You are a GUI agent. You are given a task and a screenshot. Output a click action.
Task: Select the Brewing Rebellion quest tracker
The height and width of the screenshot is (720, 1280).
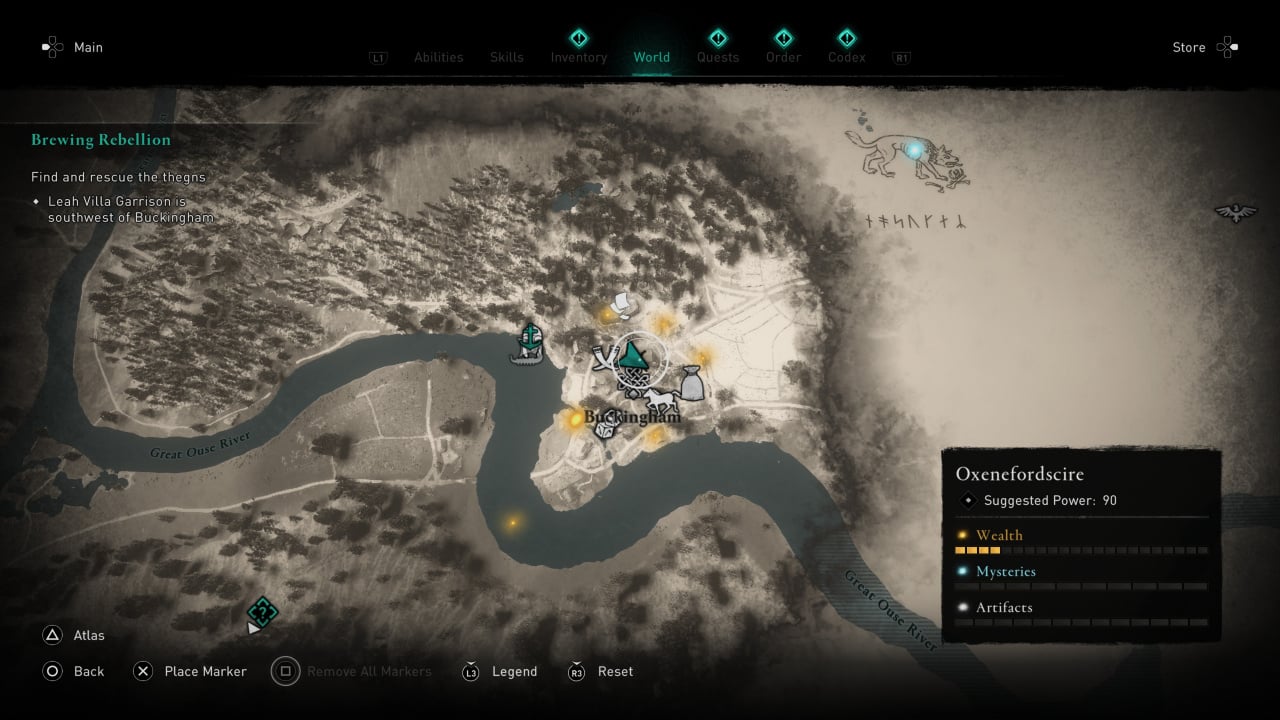(x=101, y=140)
